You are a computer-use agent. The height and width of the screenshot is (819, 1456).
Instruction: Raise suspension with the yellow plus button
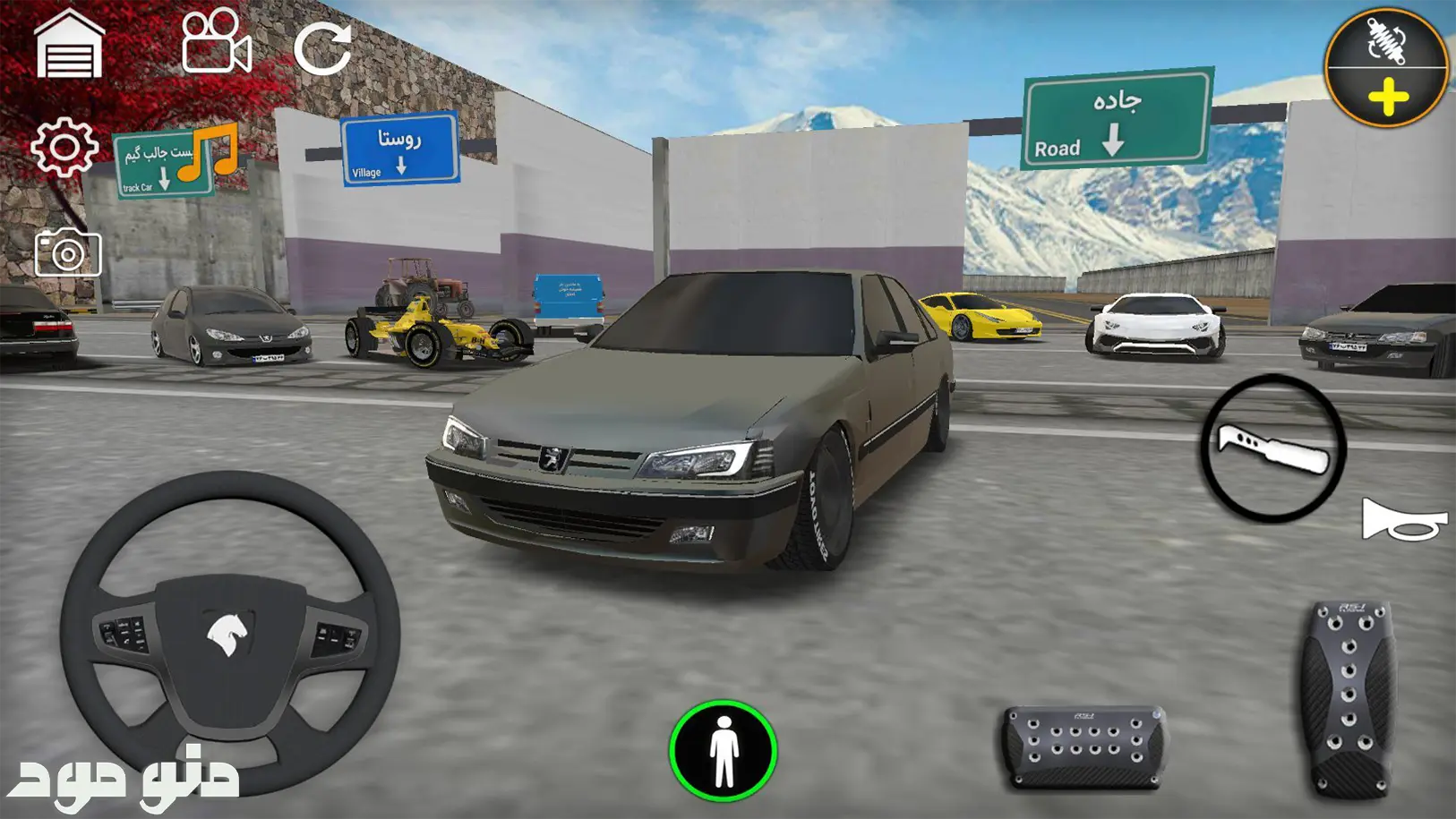click(1387, 98)
